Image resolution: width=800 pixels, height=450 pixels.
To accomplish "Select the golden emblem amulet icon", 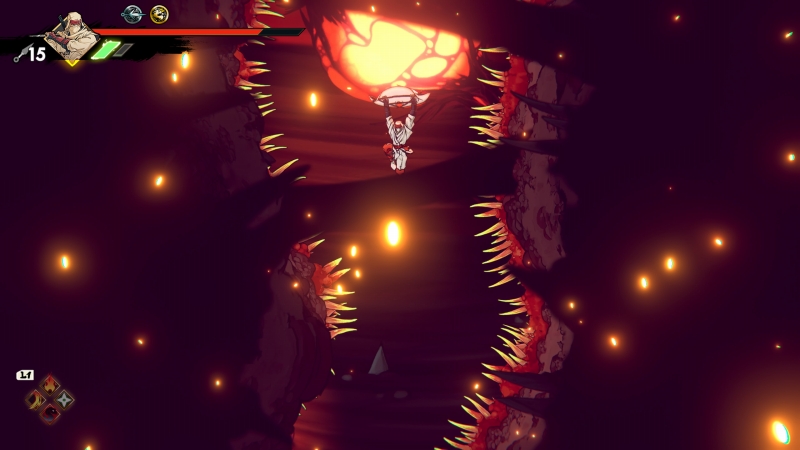I will [x=159, y=14].
